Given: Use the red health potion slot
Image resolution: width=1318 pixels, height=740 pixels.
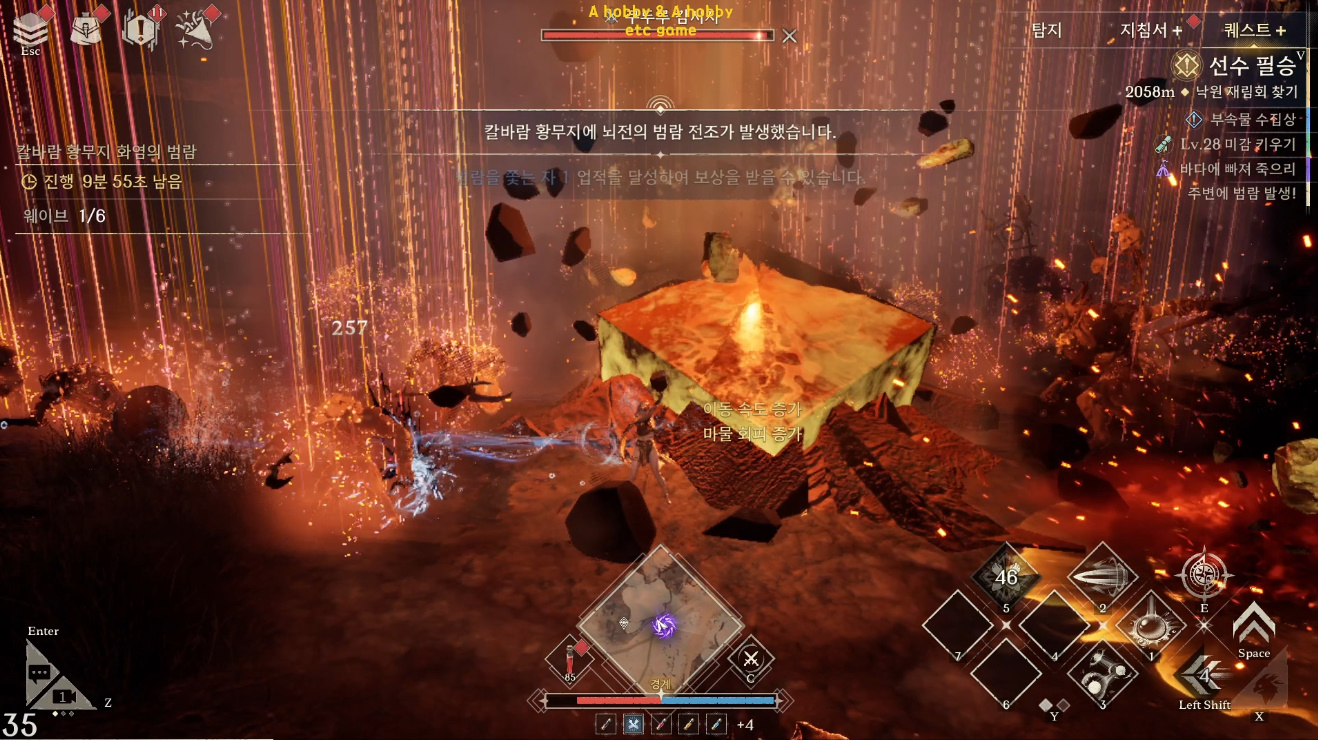Looking at the screenshot, I should (569, 660).
